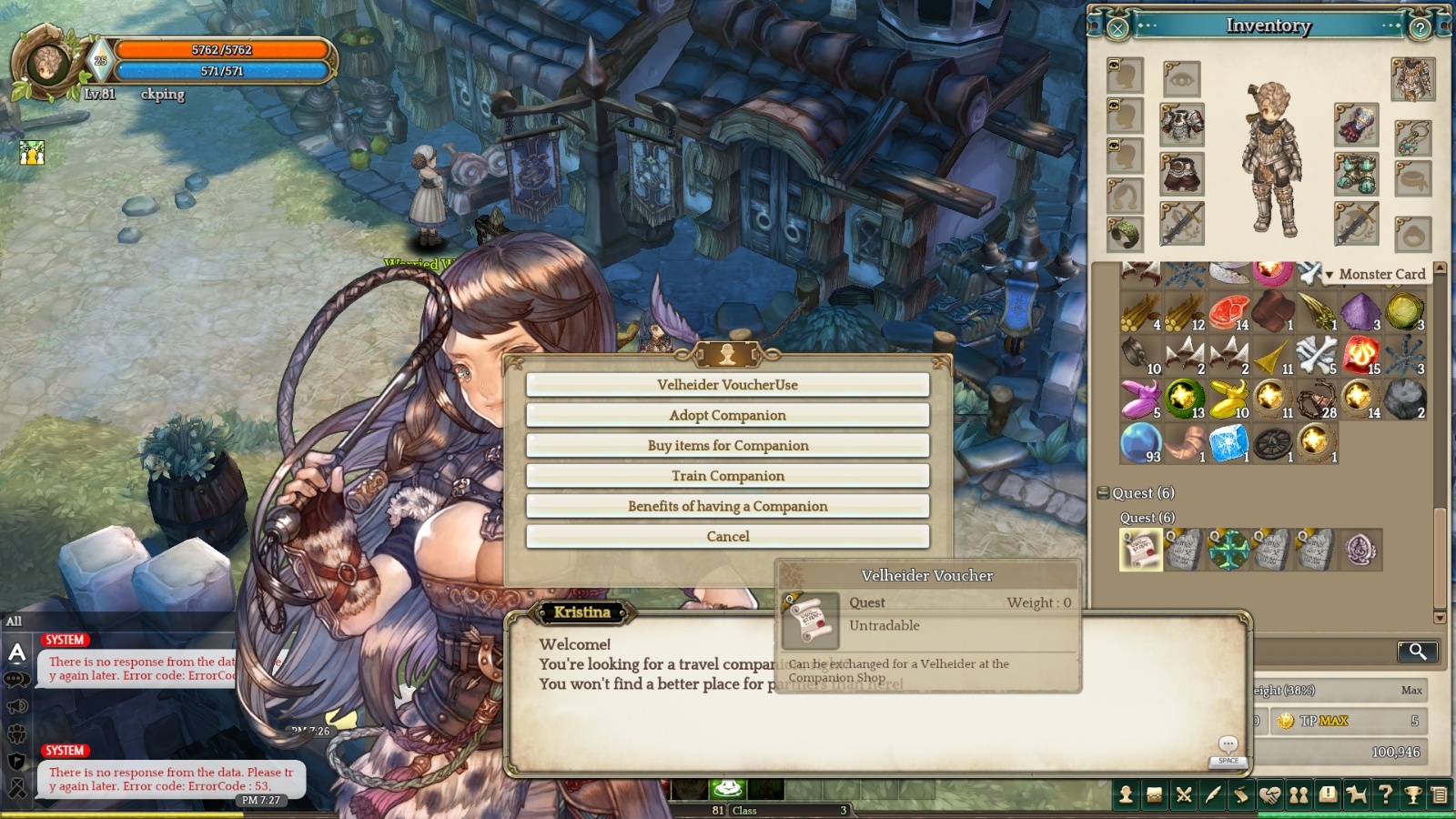Select the Adopt Companion option
The image size is (1456, 819).
click(727, 415)
